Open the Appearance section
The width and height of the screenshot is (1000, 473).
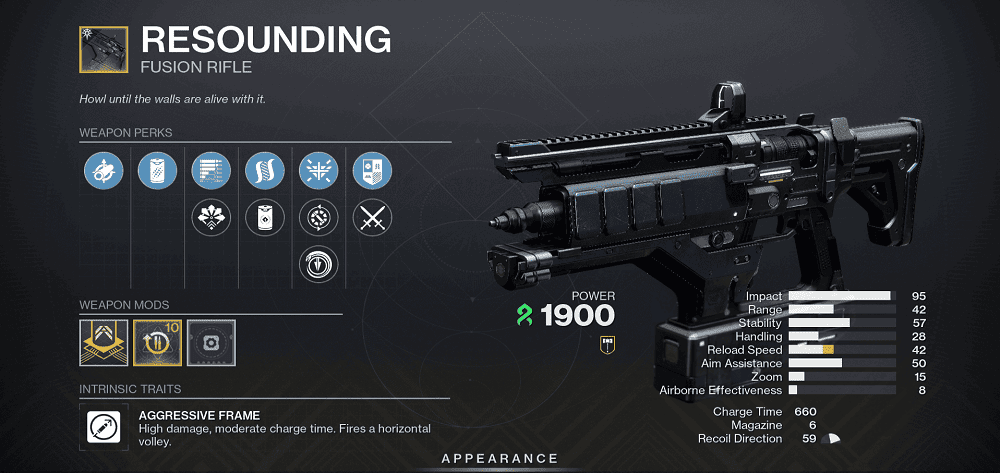coord(500,459)
